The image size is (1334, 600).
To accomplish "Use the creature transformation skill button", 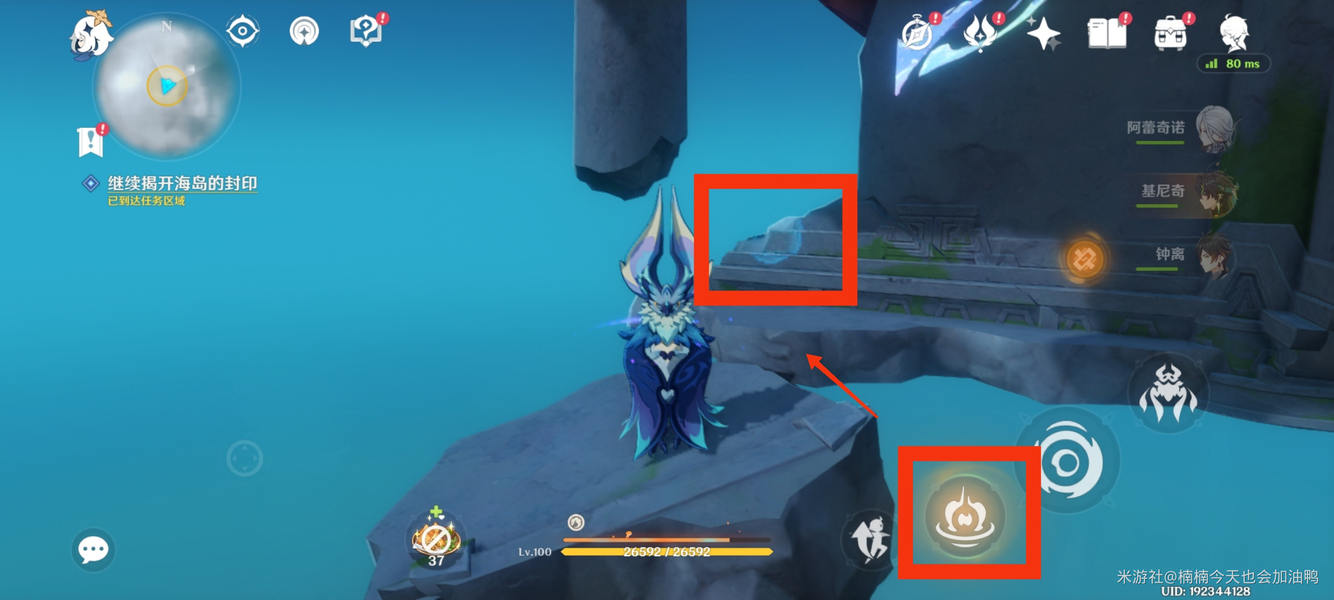I will (x=1167, y=394).
